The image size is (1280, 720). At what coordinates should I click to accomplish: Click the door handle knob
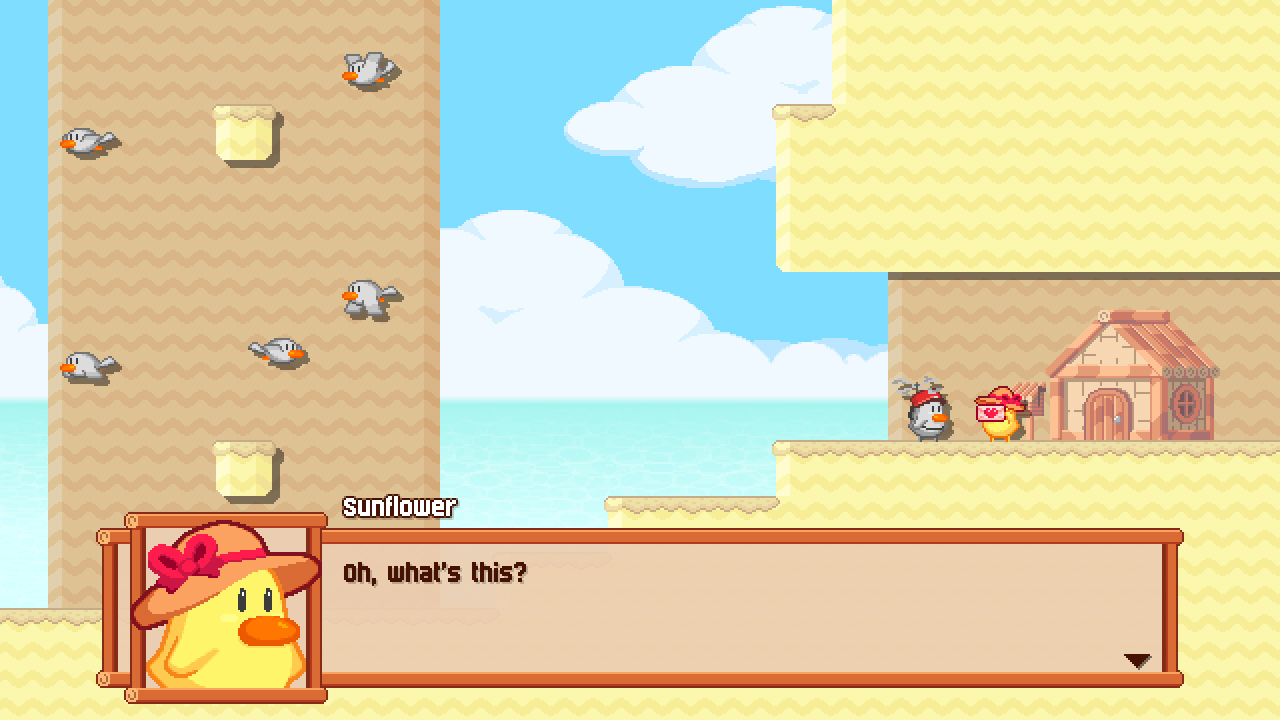(1117, 419)
